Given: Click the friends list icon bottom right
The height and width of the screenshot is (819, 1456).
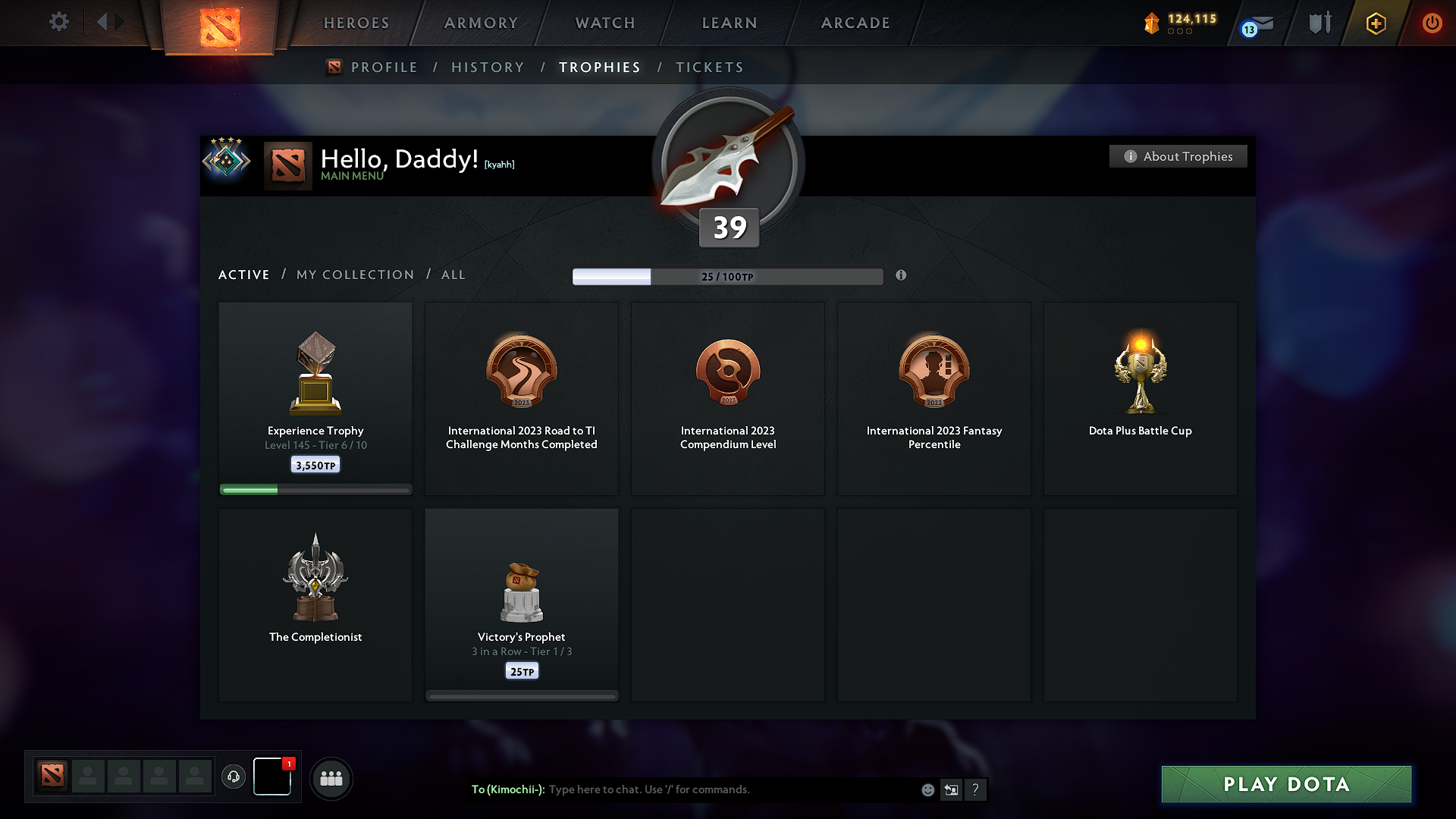Looking at the screenshot, I should (331, 778).
